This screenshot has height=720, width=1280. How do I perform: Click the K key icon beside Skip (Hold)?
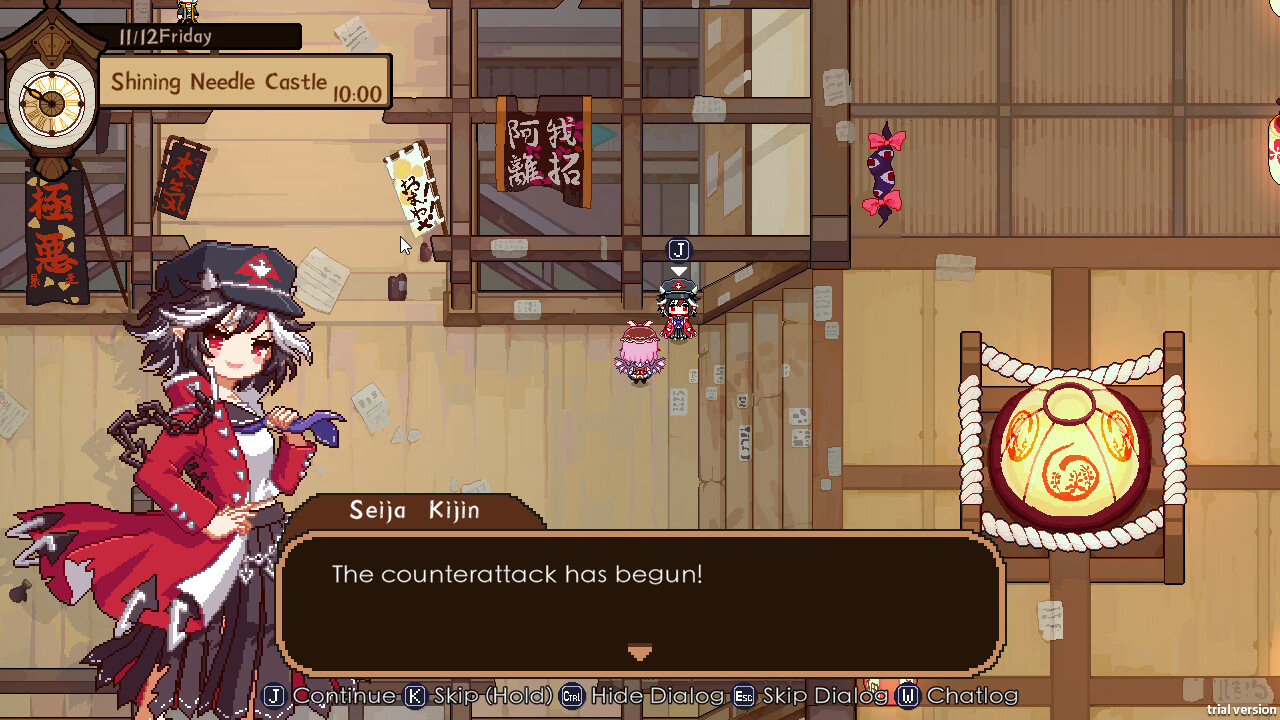tap(416, 696)
